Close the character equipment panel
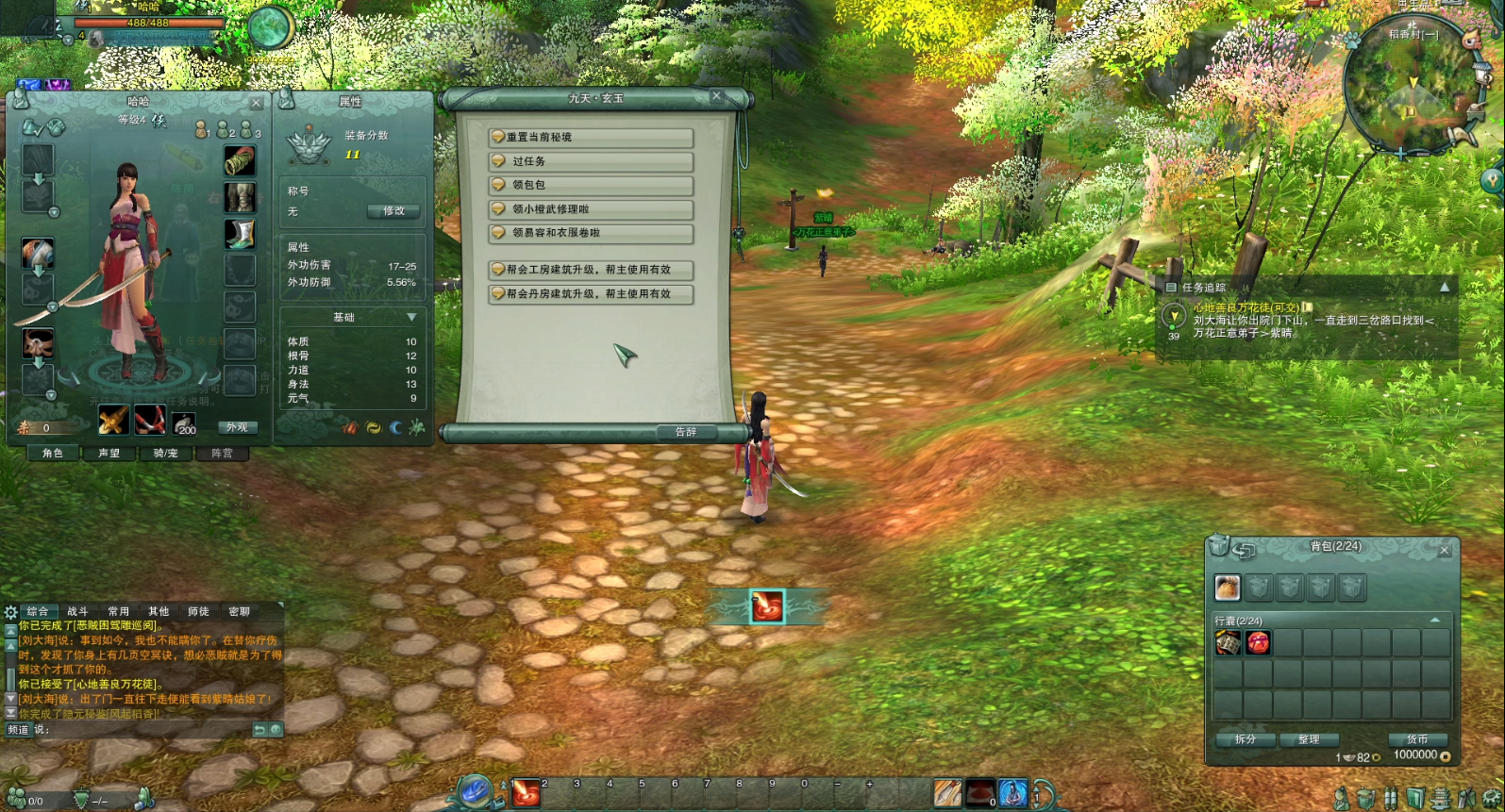 click(257, 103)
